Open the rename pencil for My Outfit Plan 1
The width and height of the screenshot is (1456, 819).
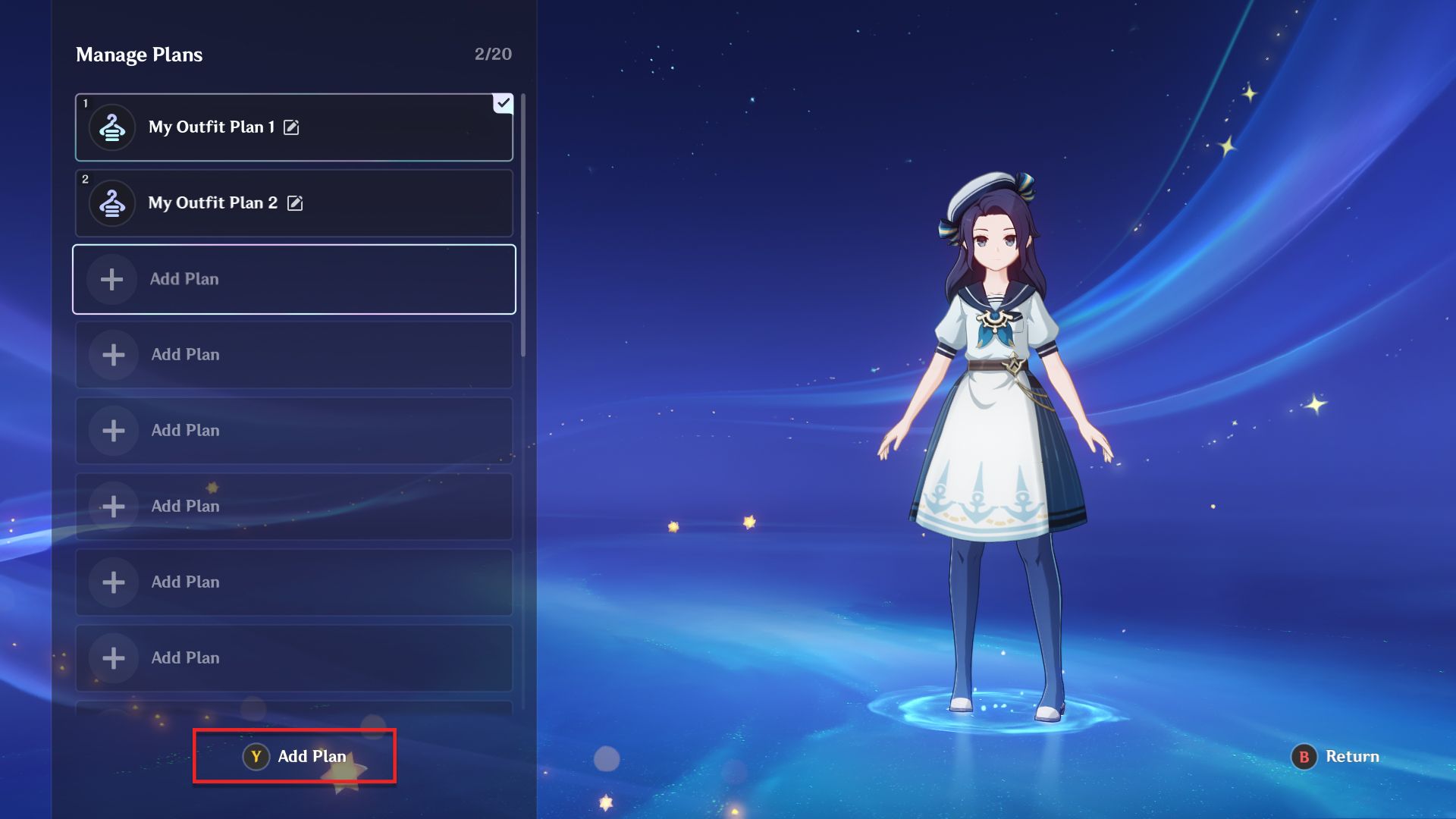point(291,127)
